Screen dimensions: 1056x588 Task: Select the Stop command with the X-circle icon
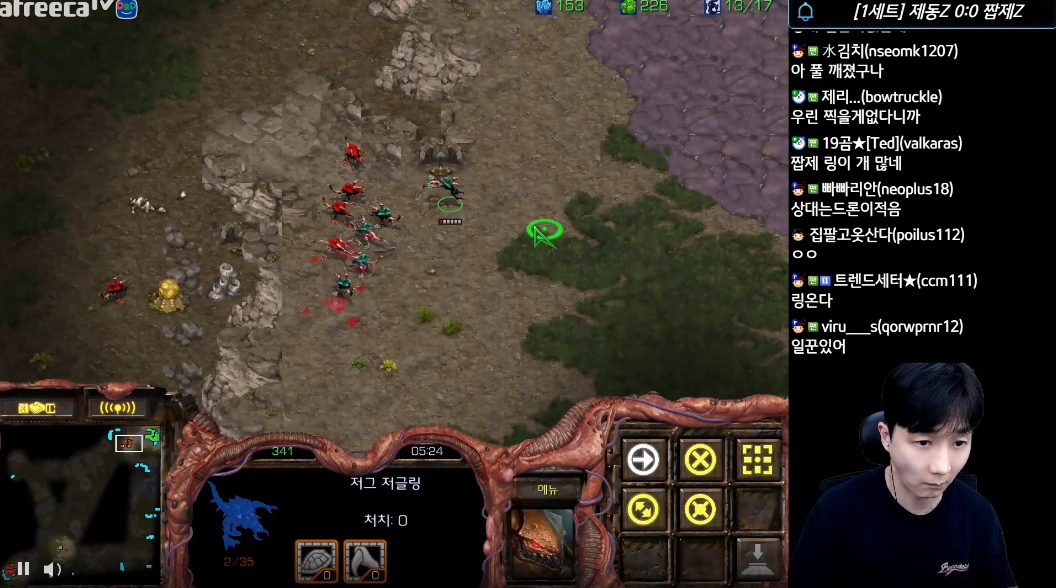[701, 459]
